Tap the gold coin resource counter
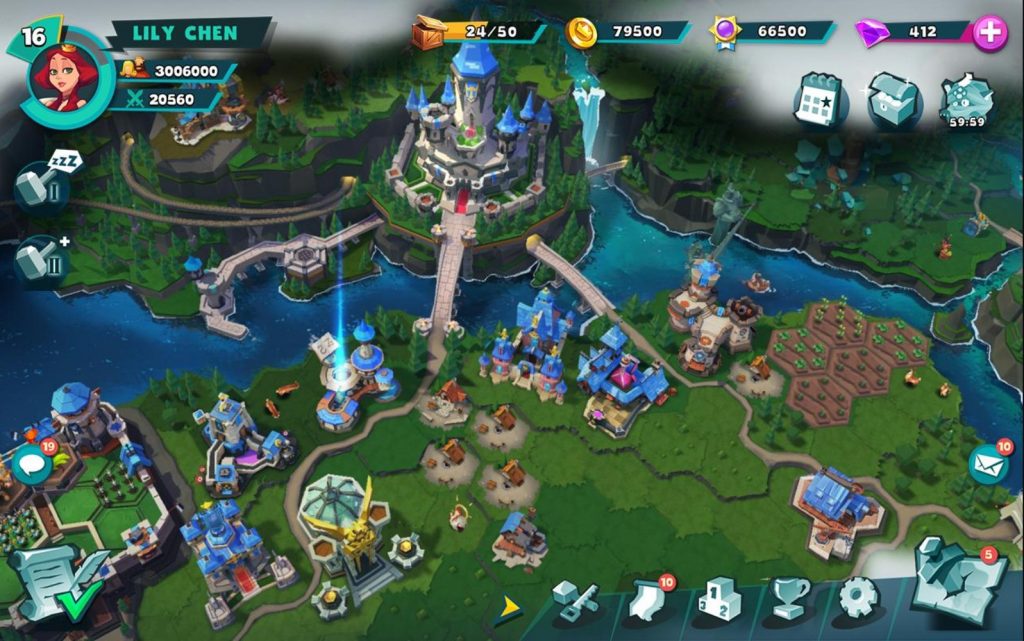The image size is (1024, 641). tap(627, 32)
